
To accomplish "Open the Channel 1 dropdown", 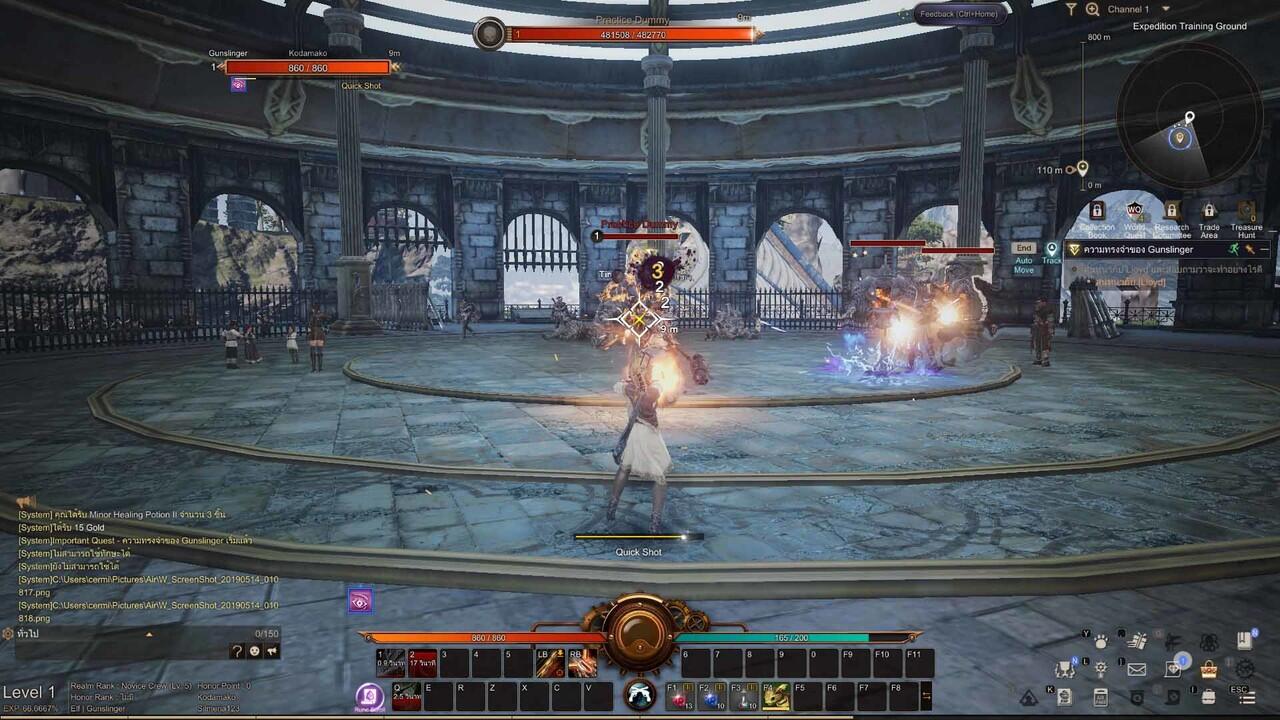I will coord(1165,9).
